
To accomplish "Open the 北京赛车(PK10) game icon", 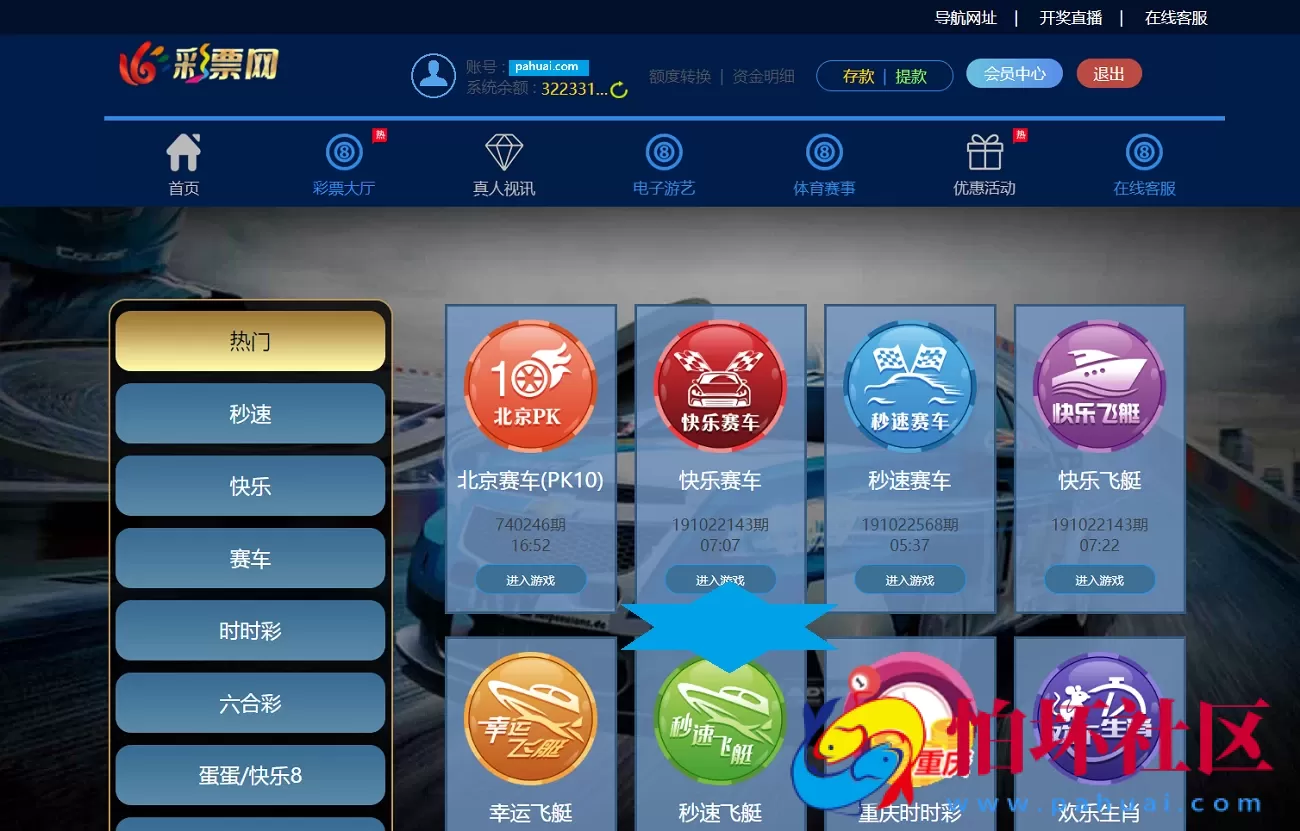I will point(530,383).
